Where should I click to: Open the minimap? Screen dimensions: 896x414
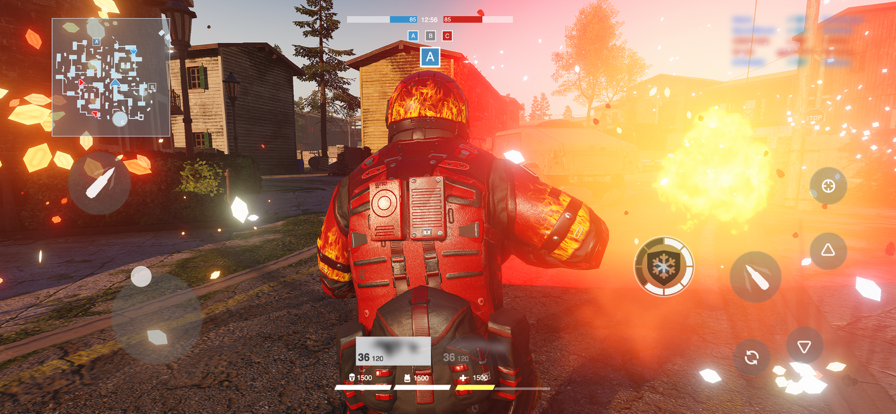click(x=111, y=77)
